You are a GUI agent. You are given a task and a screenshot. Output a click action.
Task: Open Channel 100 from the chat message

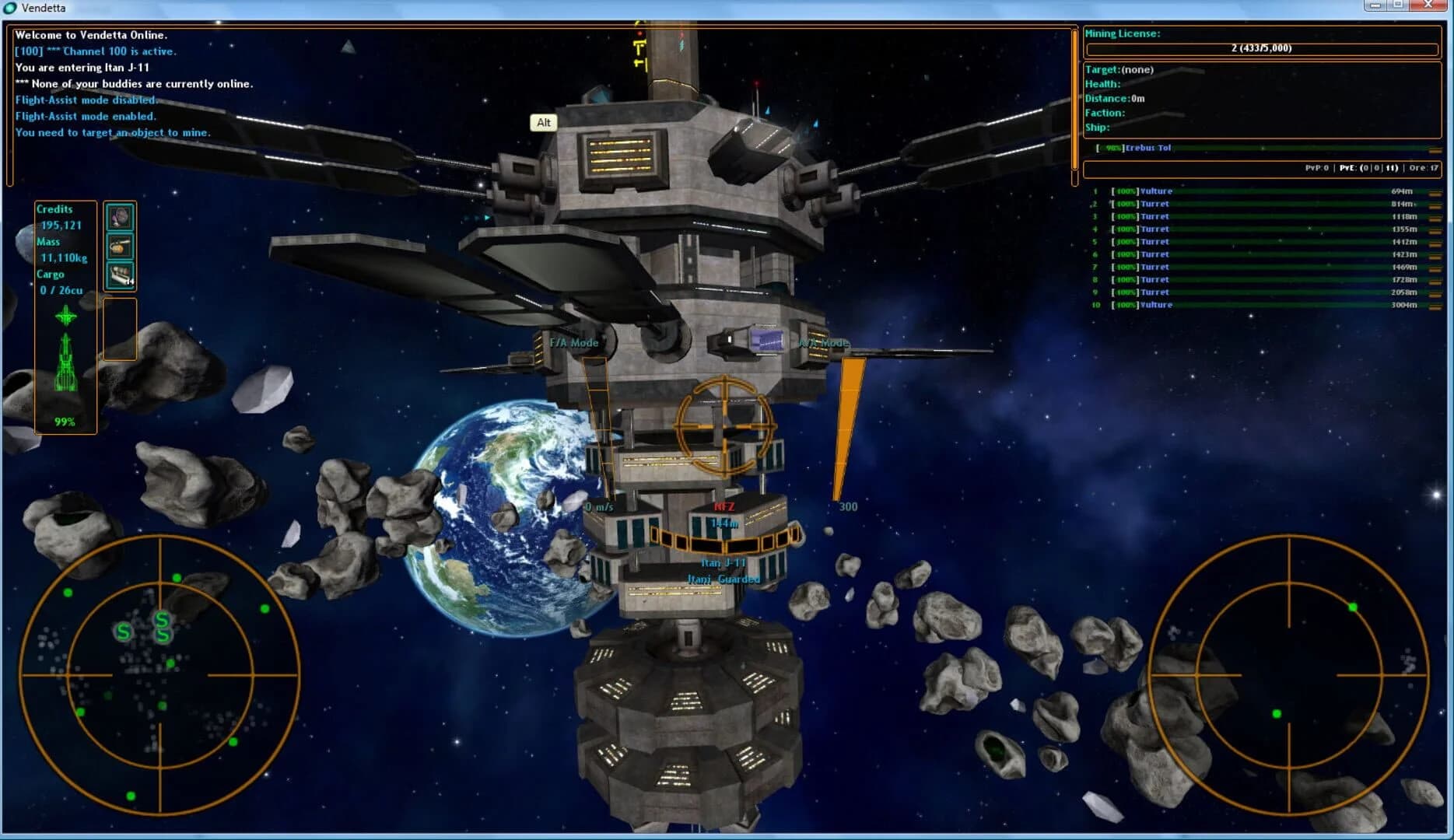[x=96, y=51]
